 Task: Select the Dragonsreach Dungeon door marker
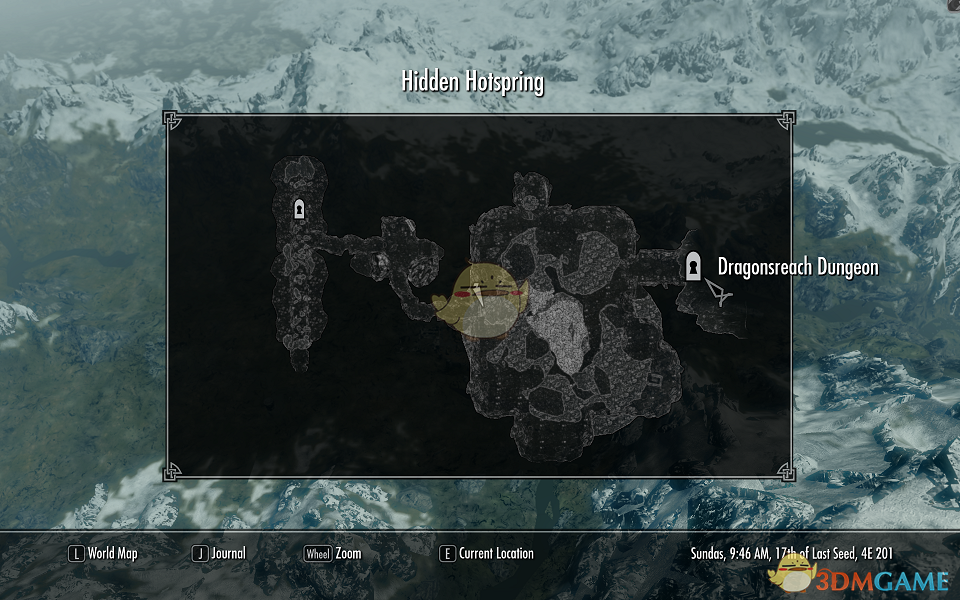[x=692, y=266]
